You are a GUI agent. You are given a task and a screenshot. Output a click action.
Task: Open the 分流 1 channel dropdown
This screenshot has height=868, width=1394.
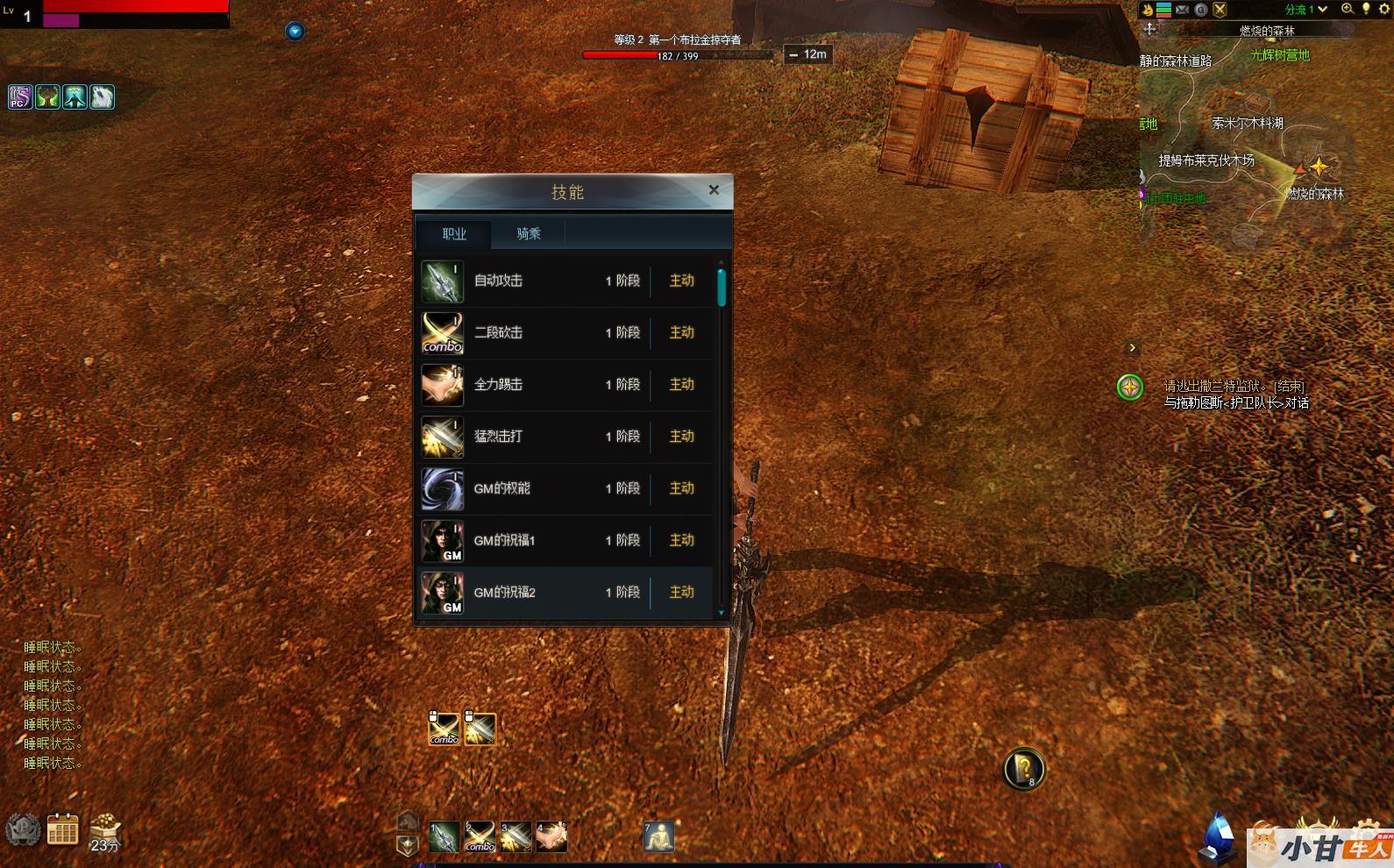tap(1306, 10)
